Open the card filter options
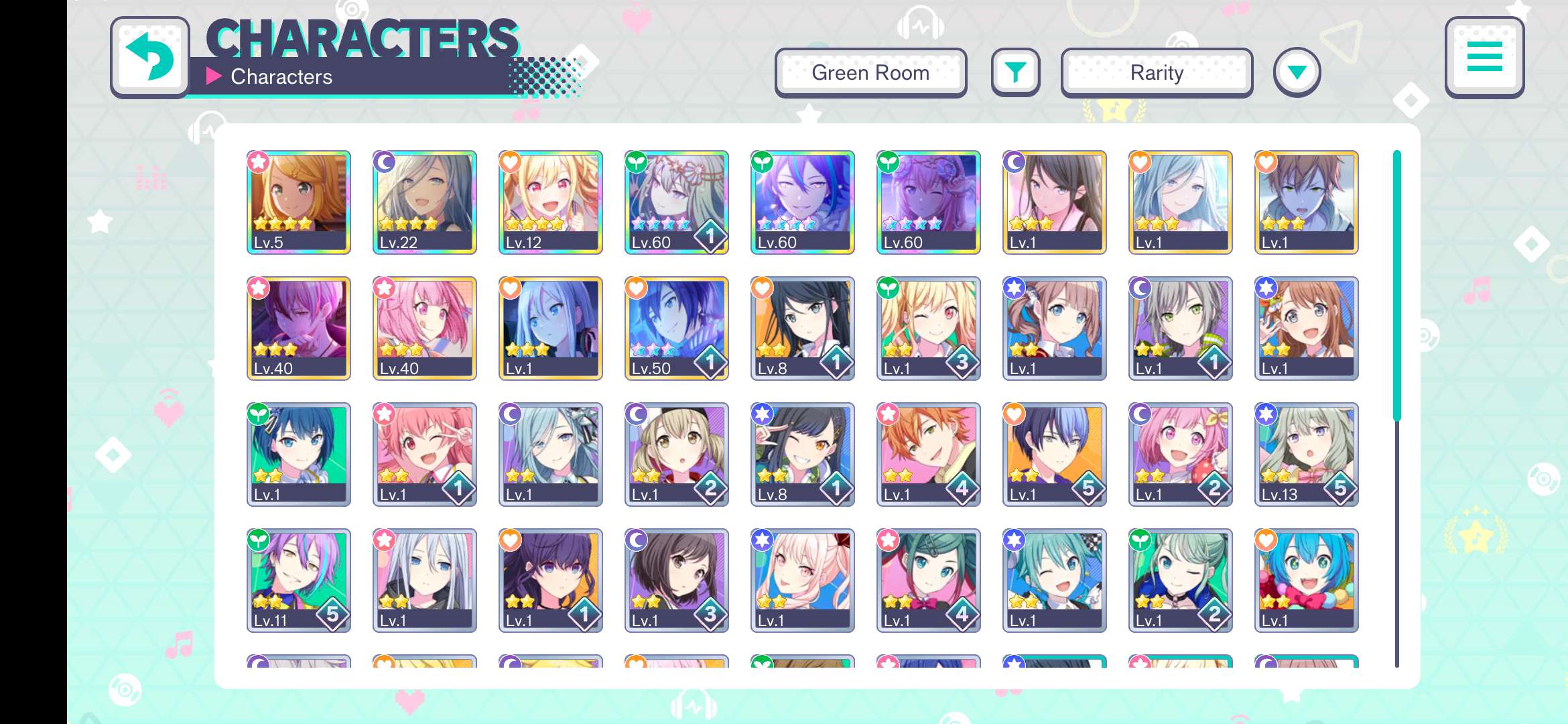Viewport: 1568px width, 724px height. 1015,72
